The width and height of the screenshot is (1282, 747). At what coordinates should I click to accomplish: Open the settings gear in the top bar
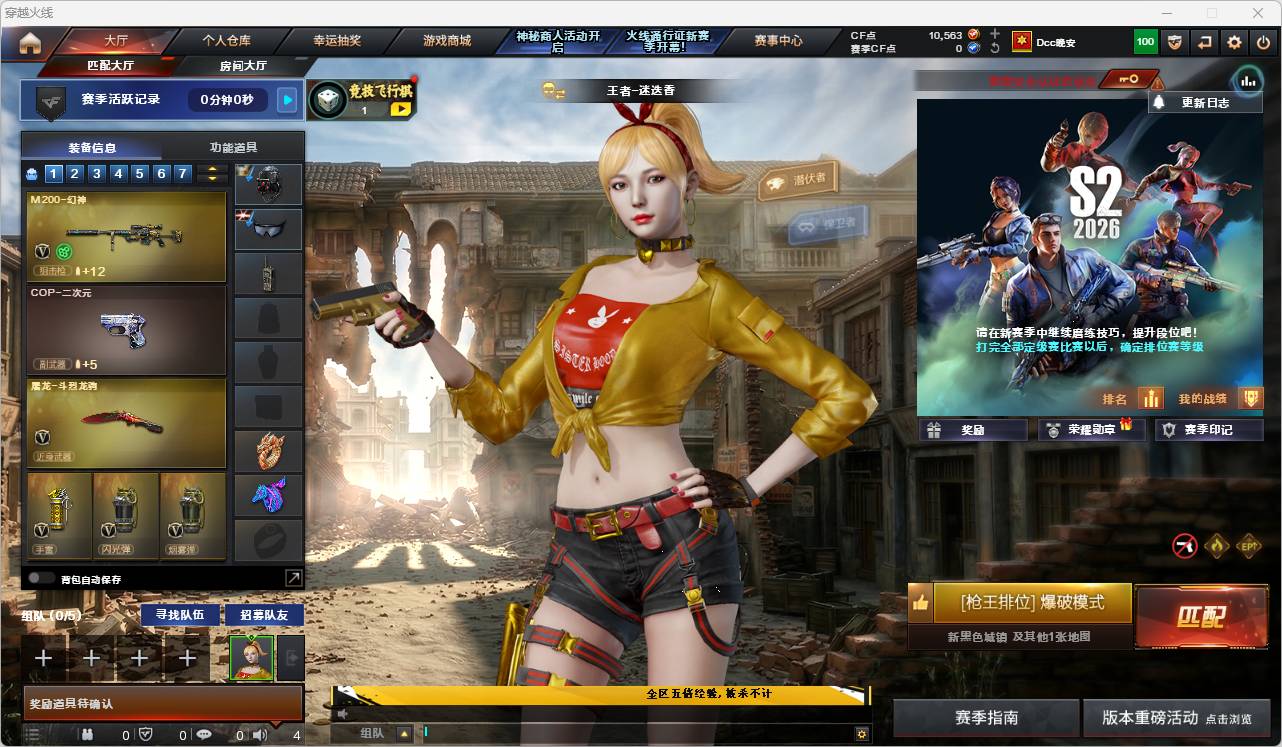tap(1233, 41)
